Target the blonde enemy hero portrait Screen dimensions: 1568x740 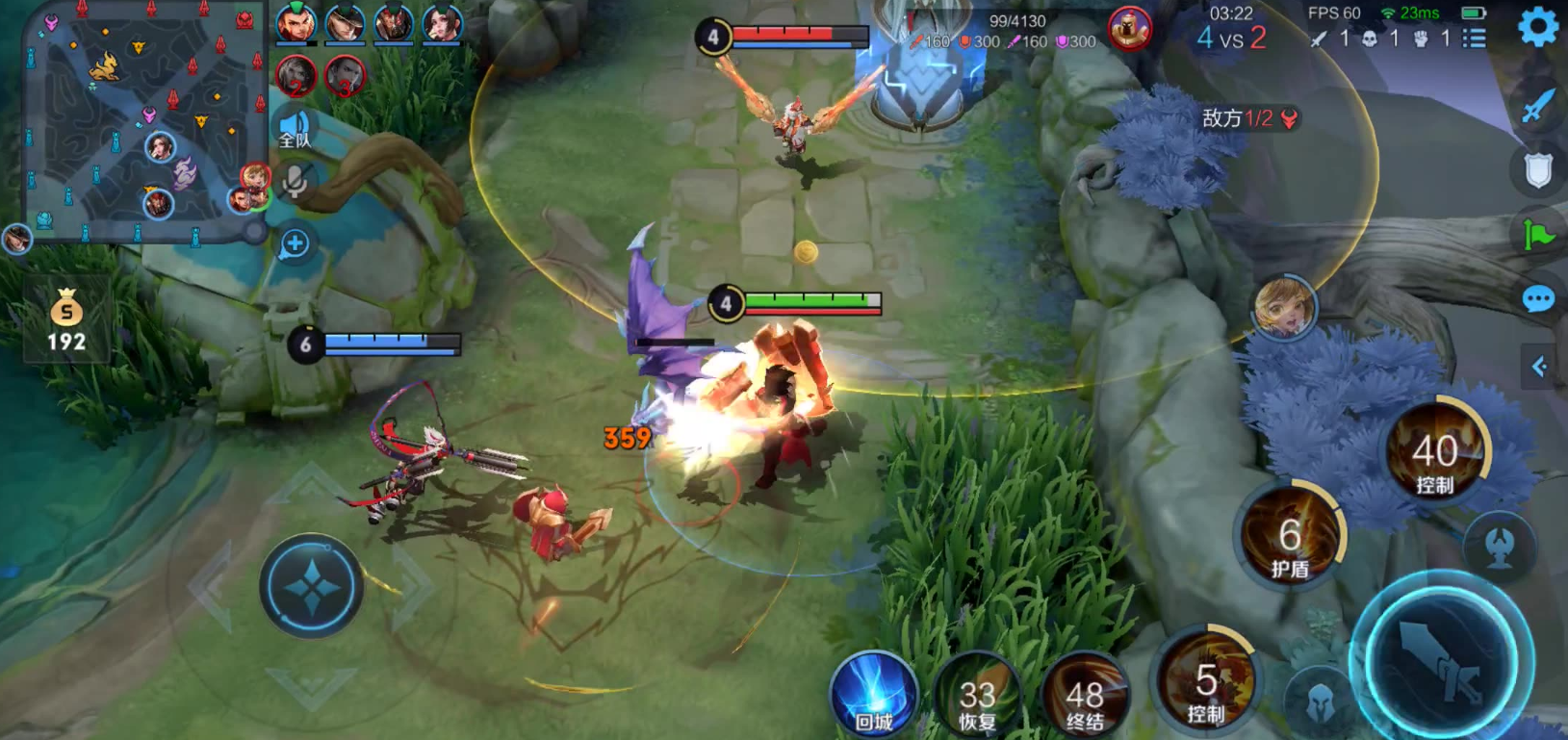pos(1284,308)
